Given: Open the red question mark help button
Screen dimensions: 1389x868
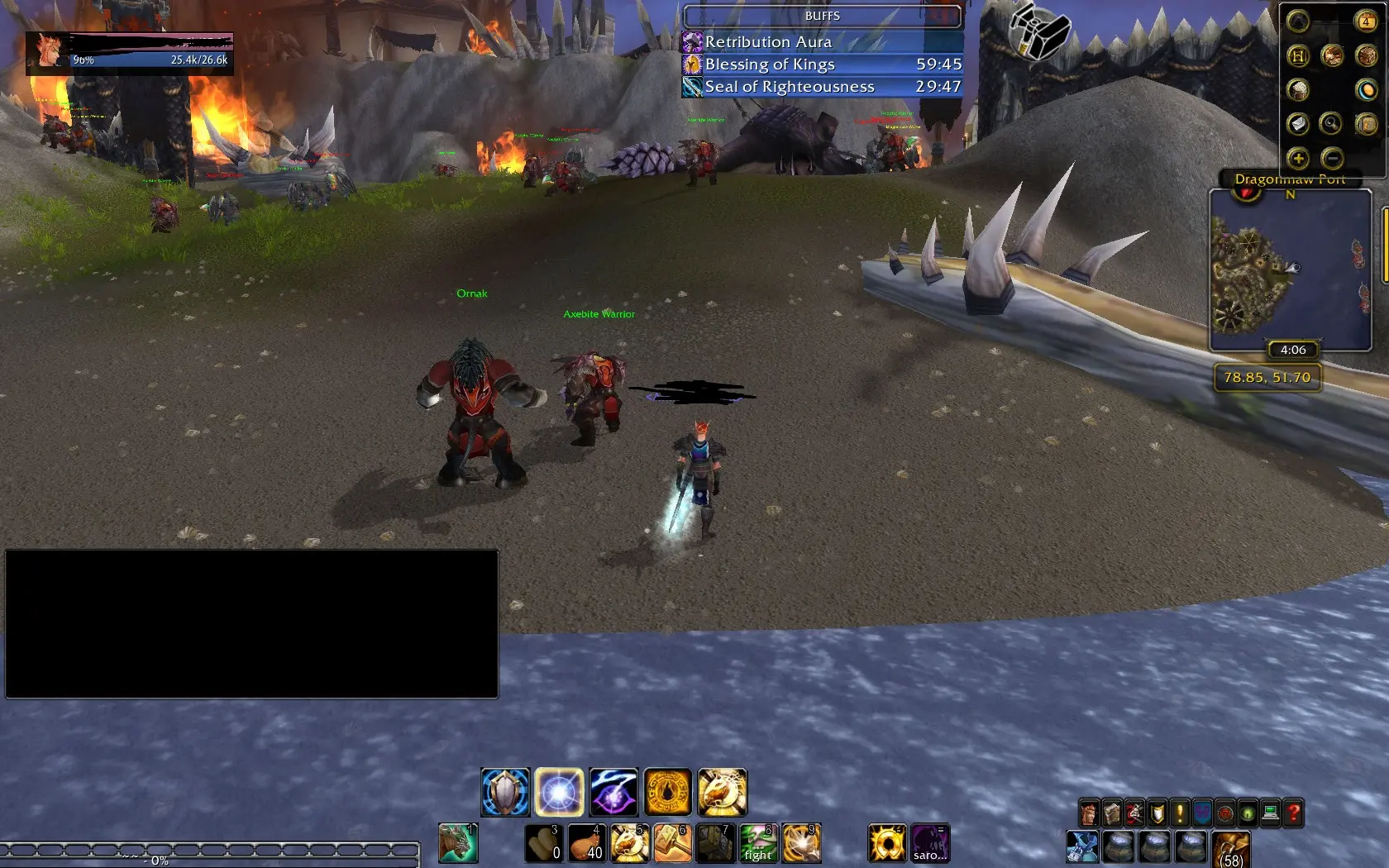Looking at the screenshot, I should (x=1294, y=813).
